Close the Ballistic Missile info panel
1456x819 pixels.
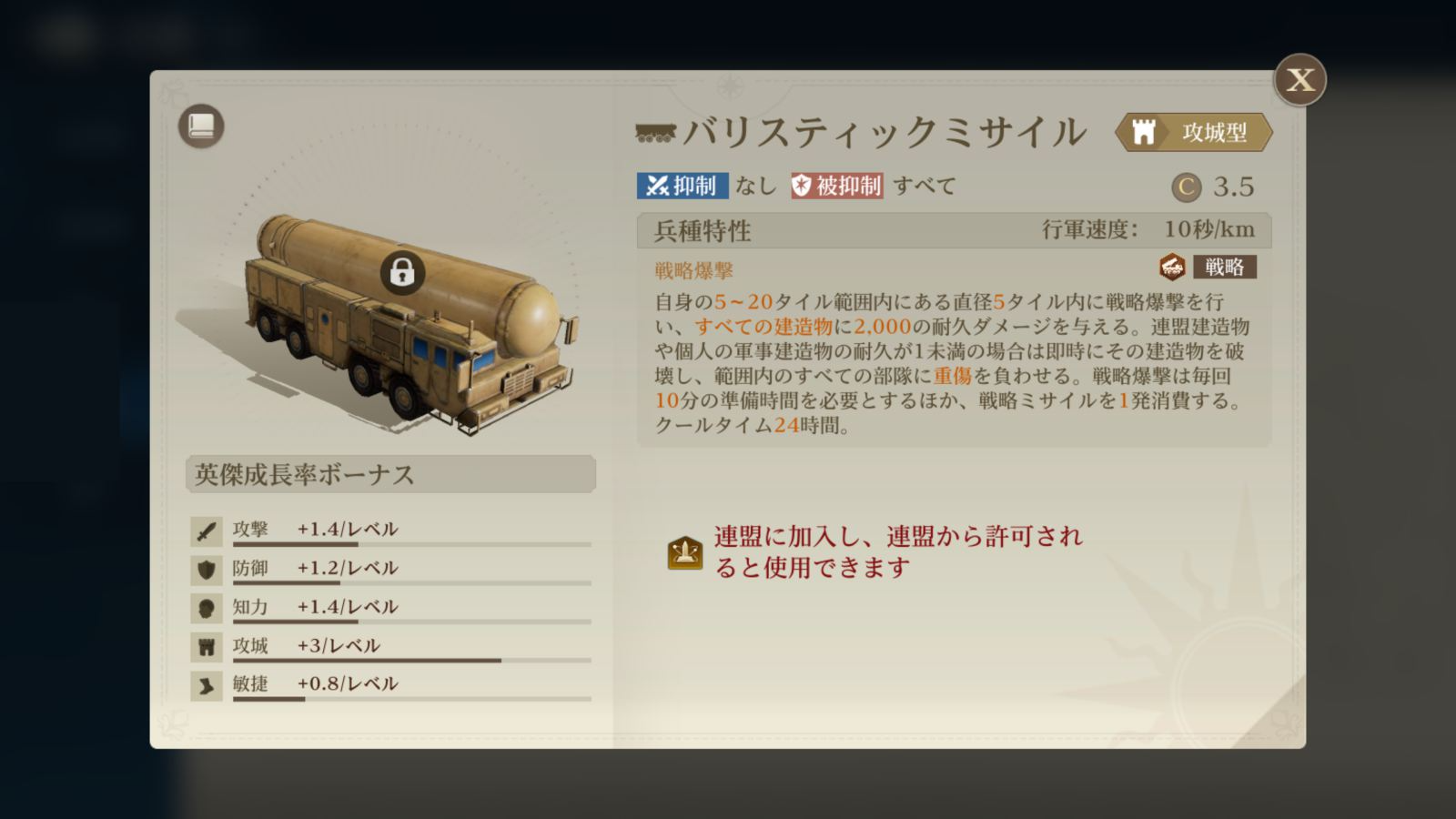1299,80
